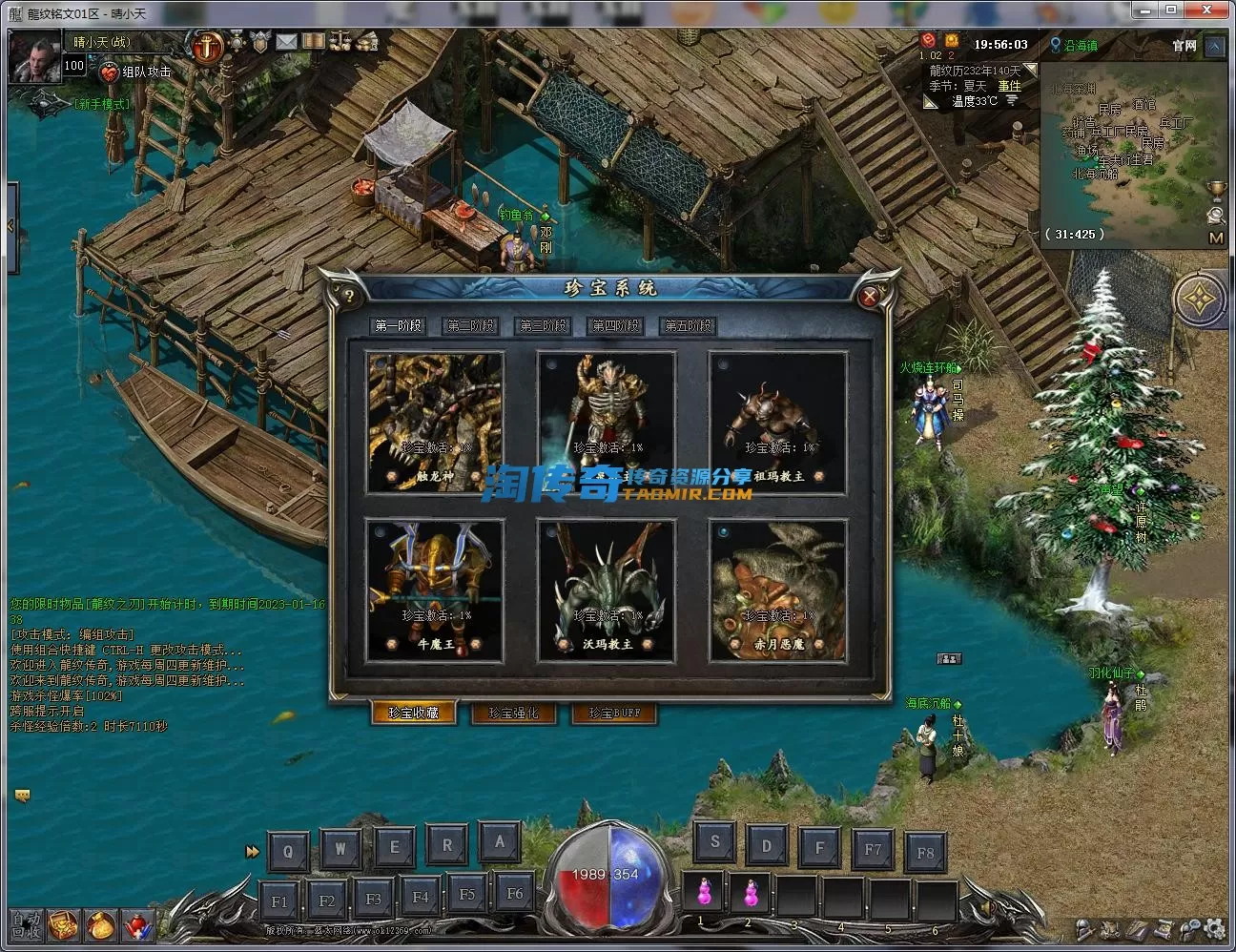Switch to the 第二阶段 tab

471,326
